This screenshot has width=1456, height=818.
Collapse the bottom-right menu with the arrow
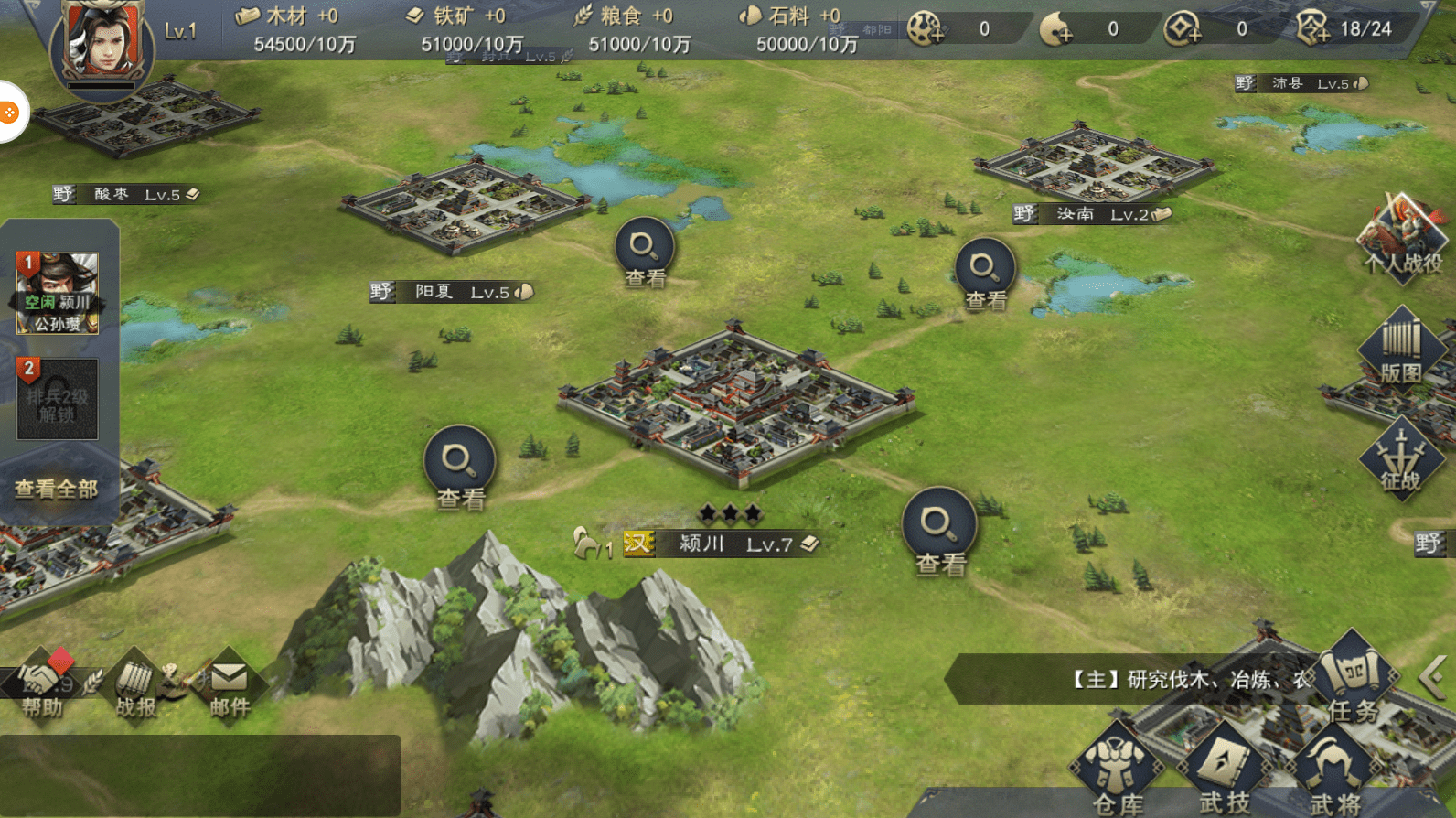[1433, 678]
